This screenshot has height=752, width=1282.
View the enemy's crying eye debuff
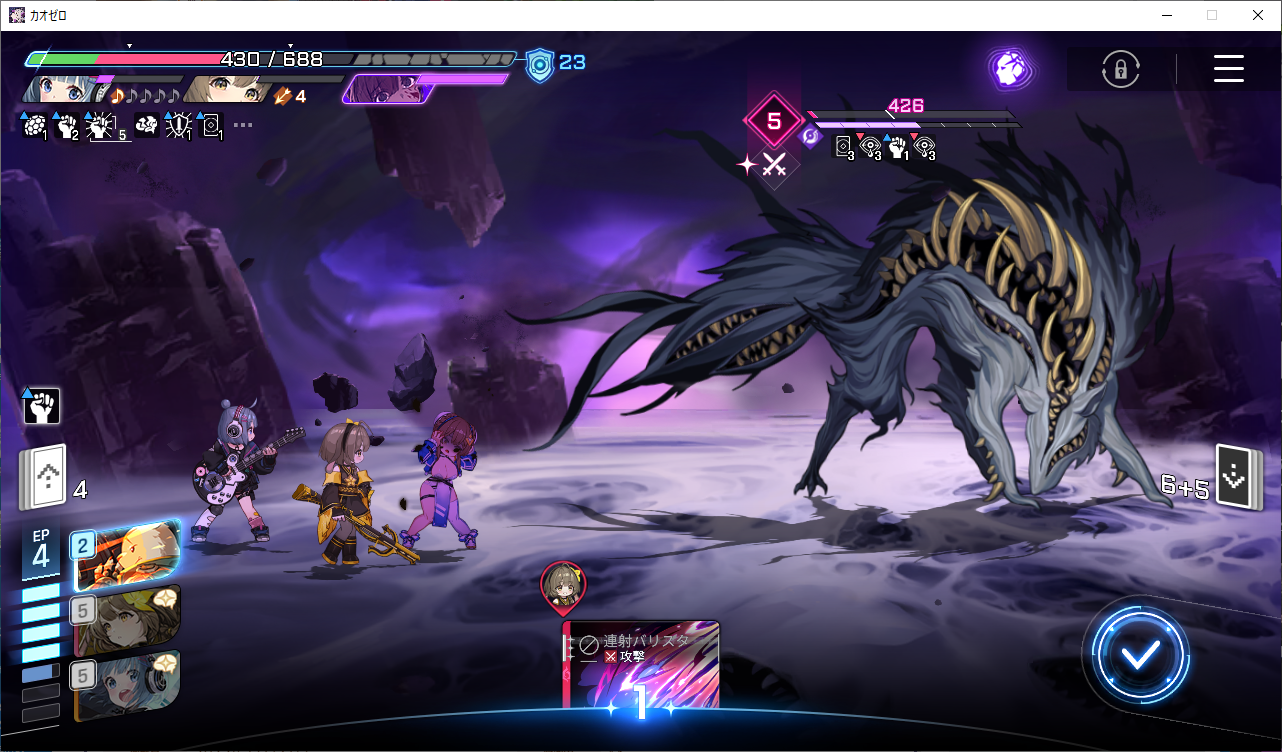click(x=870, y=147)
